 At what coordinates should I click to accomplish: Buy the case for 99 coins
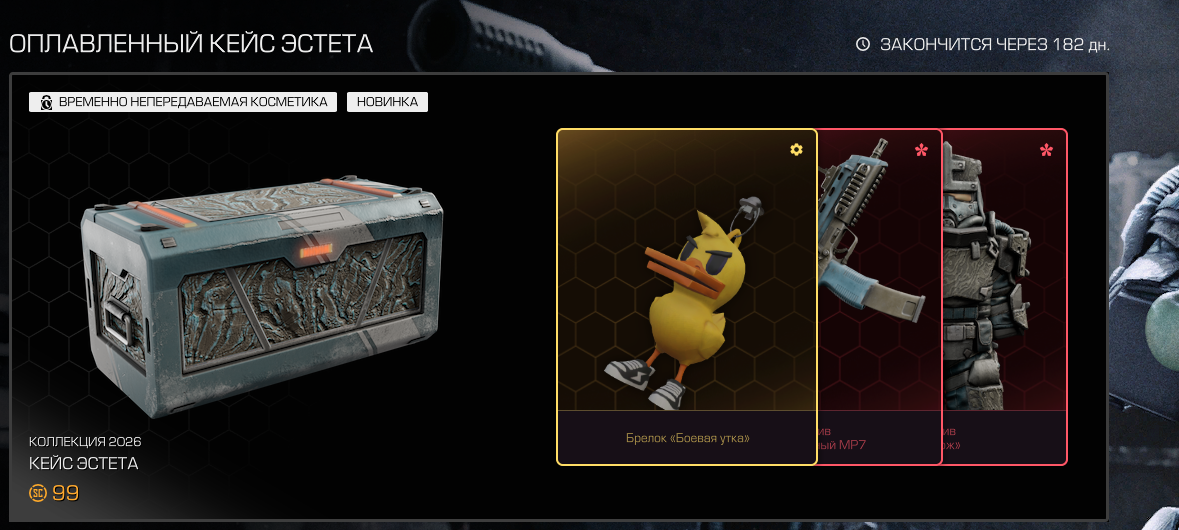(x=55, y=493)
